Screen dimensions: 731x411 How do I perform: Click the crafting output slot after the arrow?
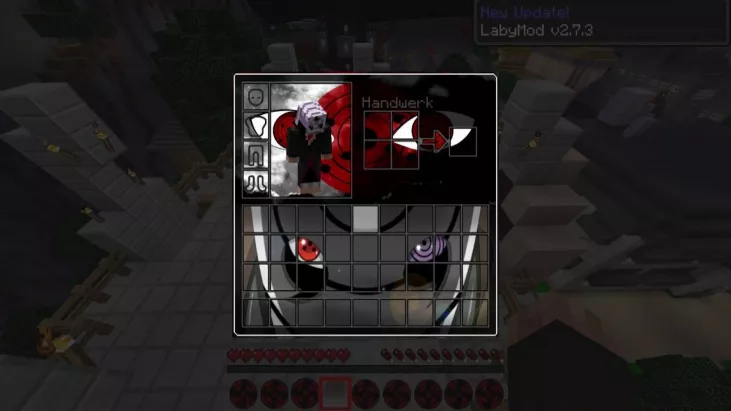click(463, 142)
